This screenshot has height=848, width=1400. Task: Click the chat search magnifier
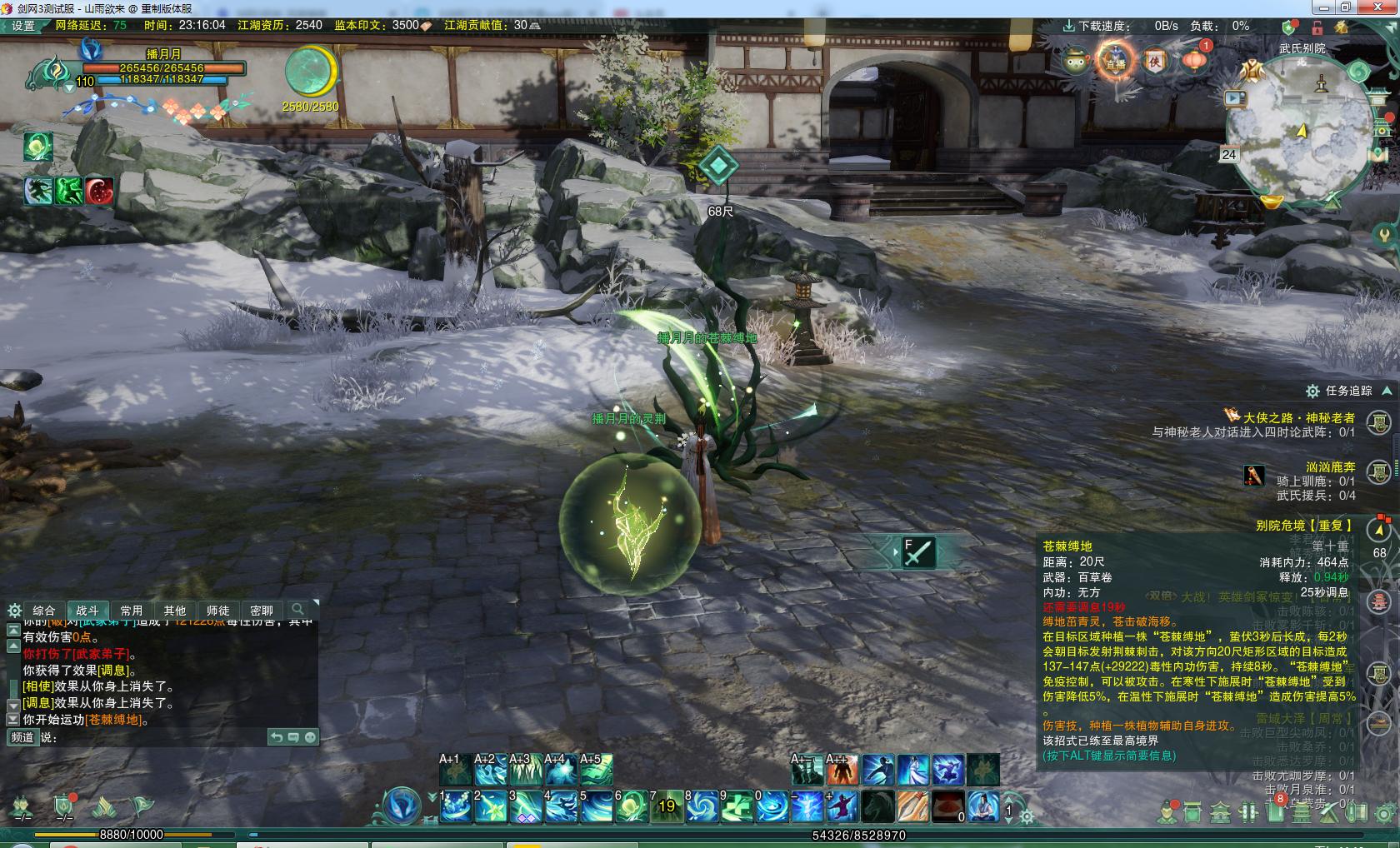point(297,610)
